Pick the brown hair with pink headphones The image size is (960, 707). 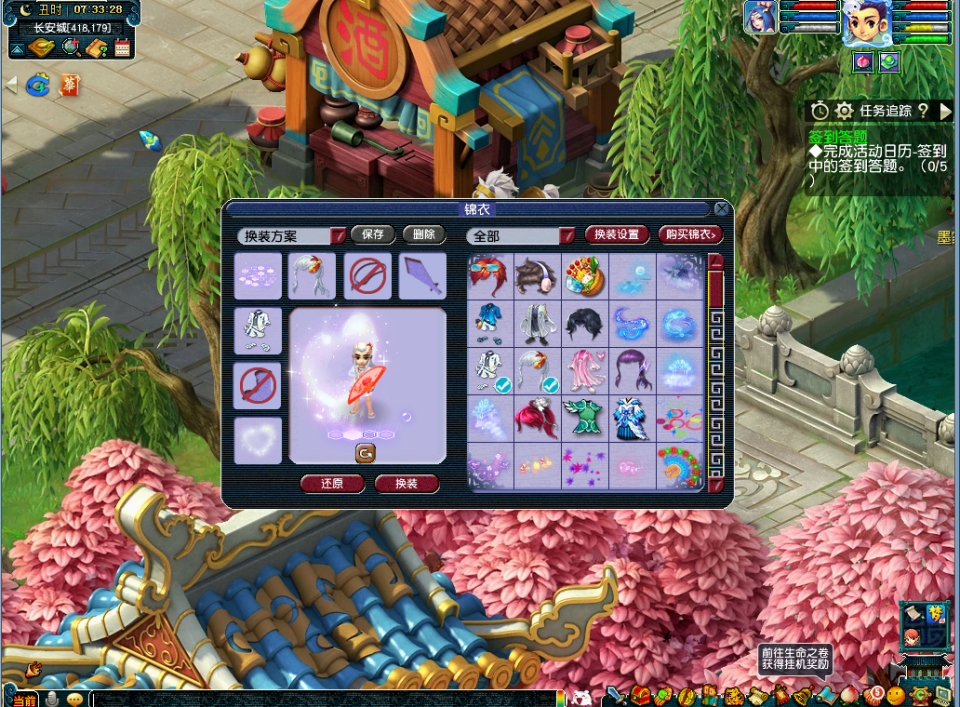pos(538,276)
